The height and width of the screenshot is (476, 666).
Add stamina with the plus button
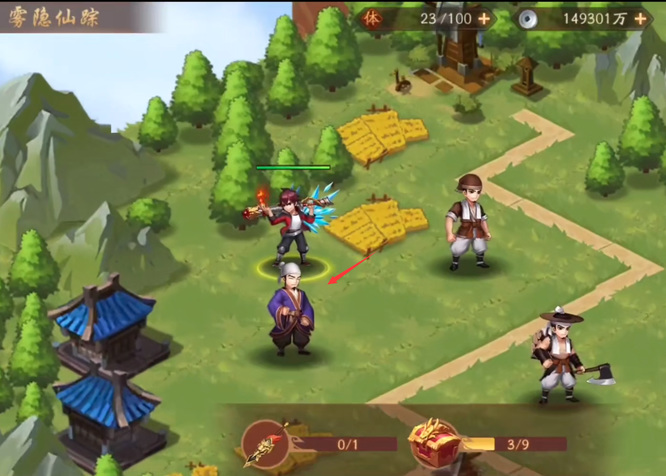pyautogui.click(x=484, y=18)
